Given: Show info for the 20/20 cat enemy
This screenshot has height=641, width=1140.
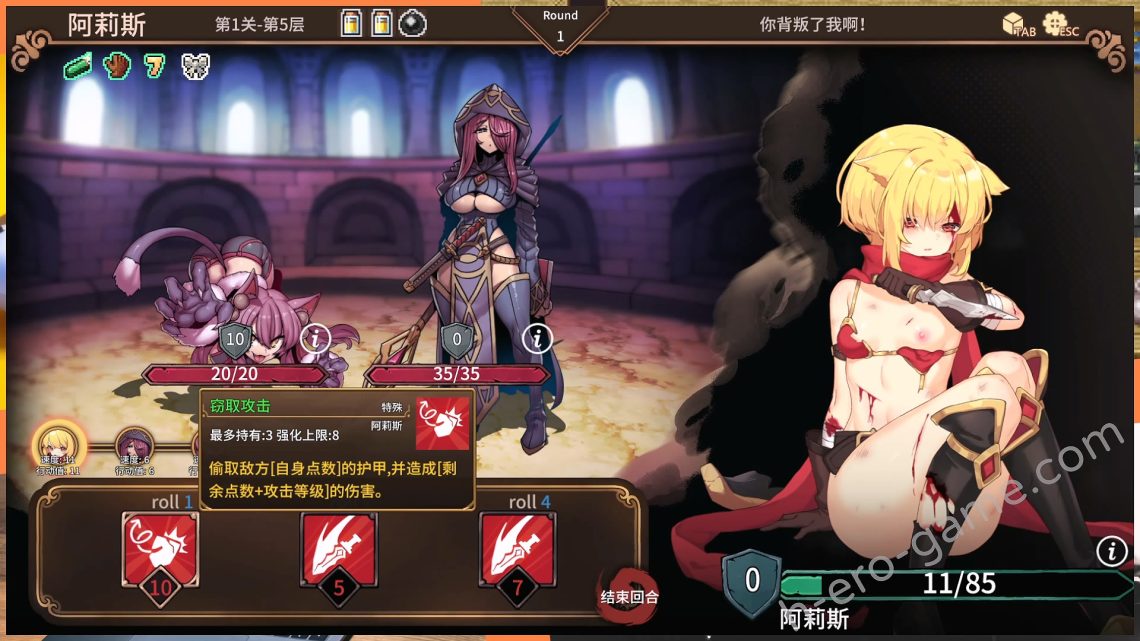Looking at the screenshot, I should point(316,338).
